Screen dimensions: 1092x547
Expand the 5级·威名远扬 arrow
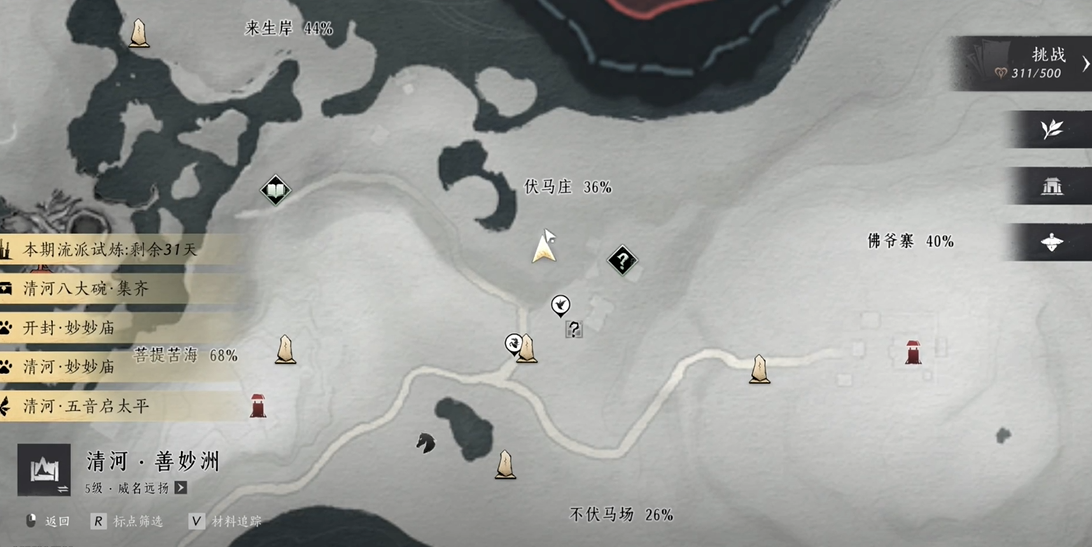[181, 488]
